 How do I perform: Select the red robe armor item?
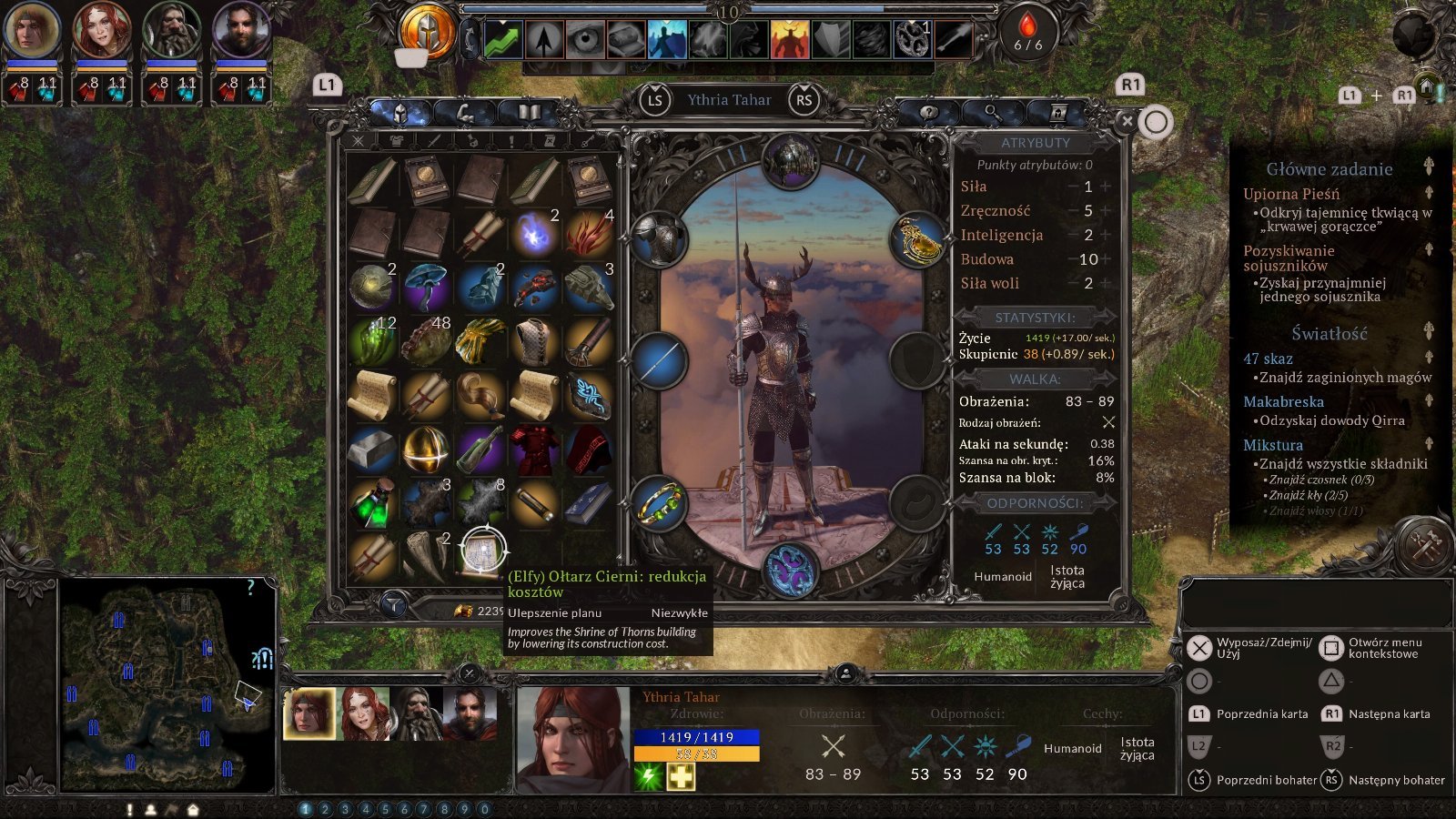pyautogui.click(x=534, y=450)
